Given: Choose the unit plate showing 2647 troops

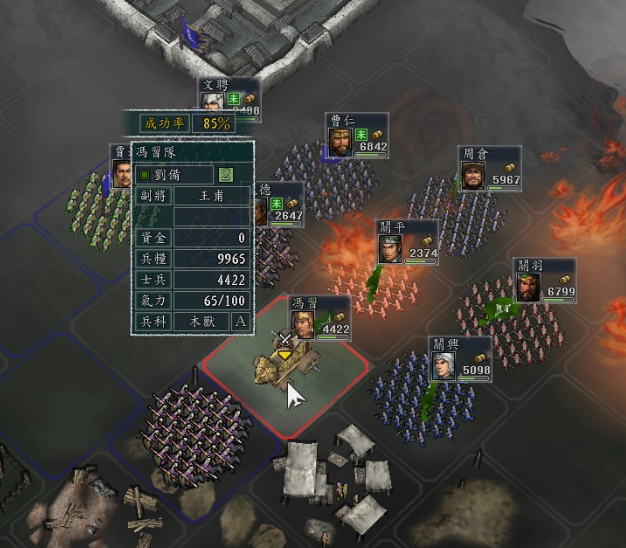Looking at the screenshot, I should point(280,205).
